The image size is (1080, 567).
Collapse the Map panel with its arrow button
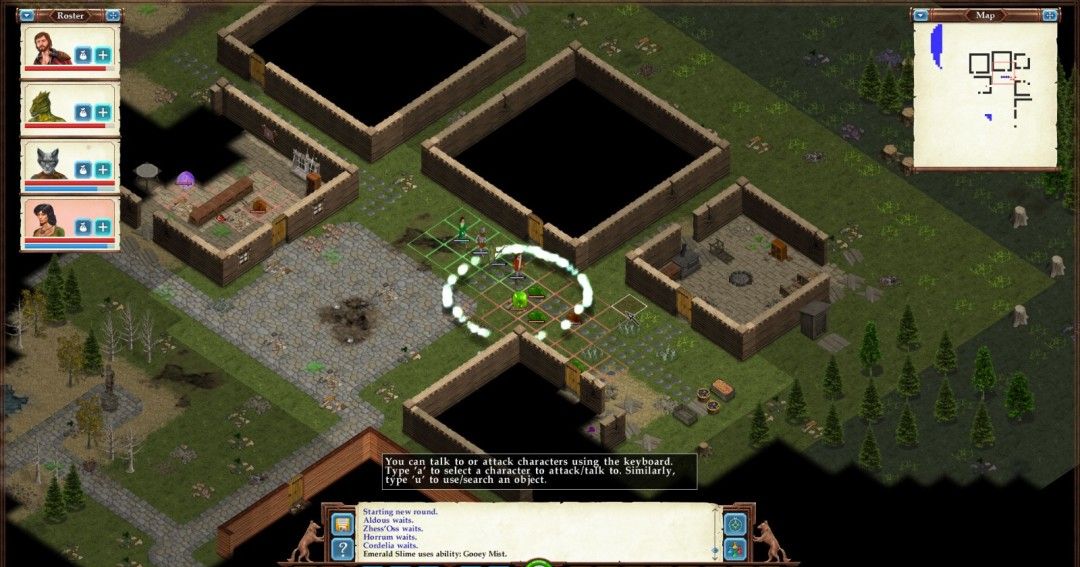pyautogui.click(x=920, y=15)
